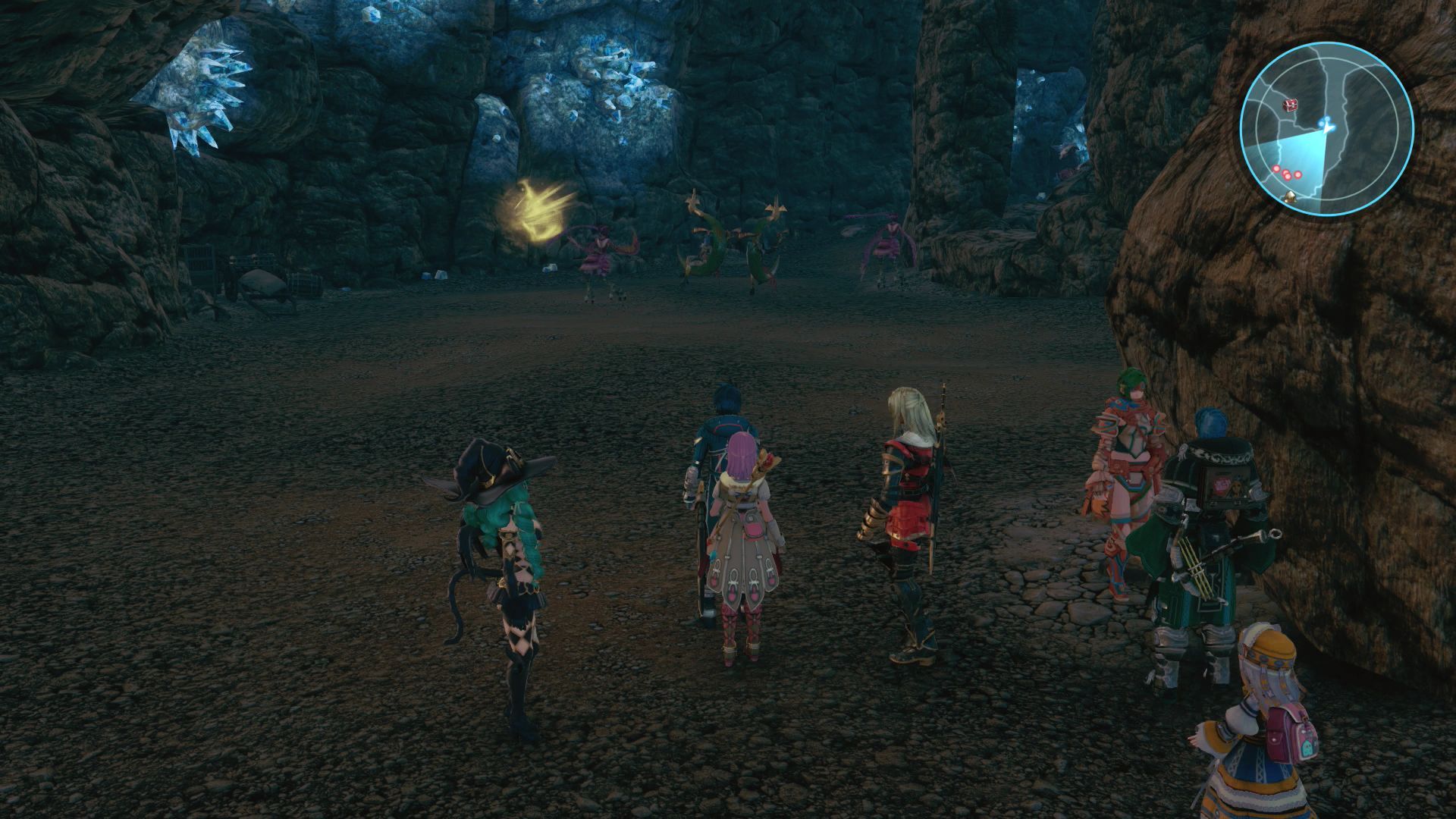Open the circular minimap
The height and width of the screenshot is (819, 1456).
pyautogui.click(x=1326, y=127)
